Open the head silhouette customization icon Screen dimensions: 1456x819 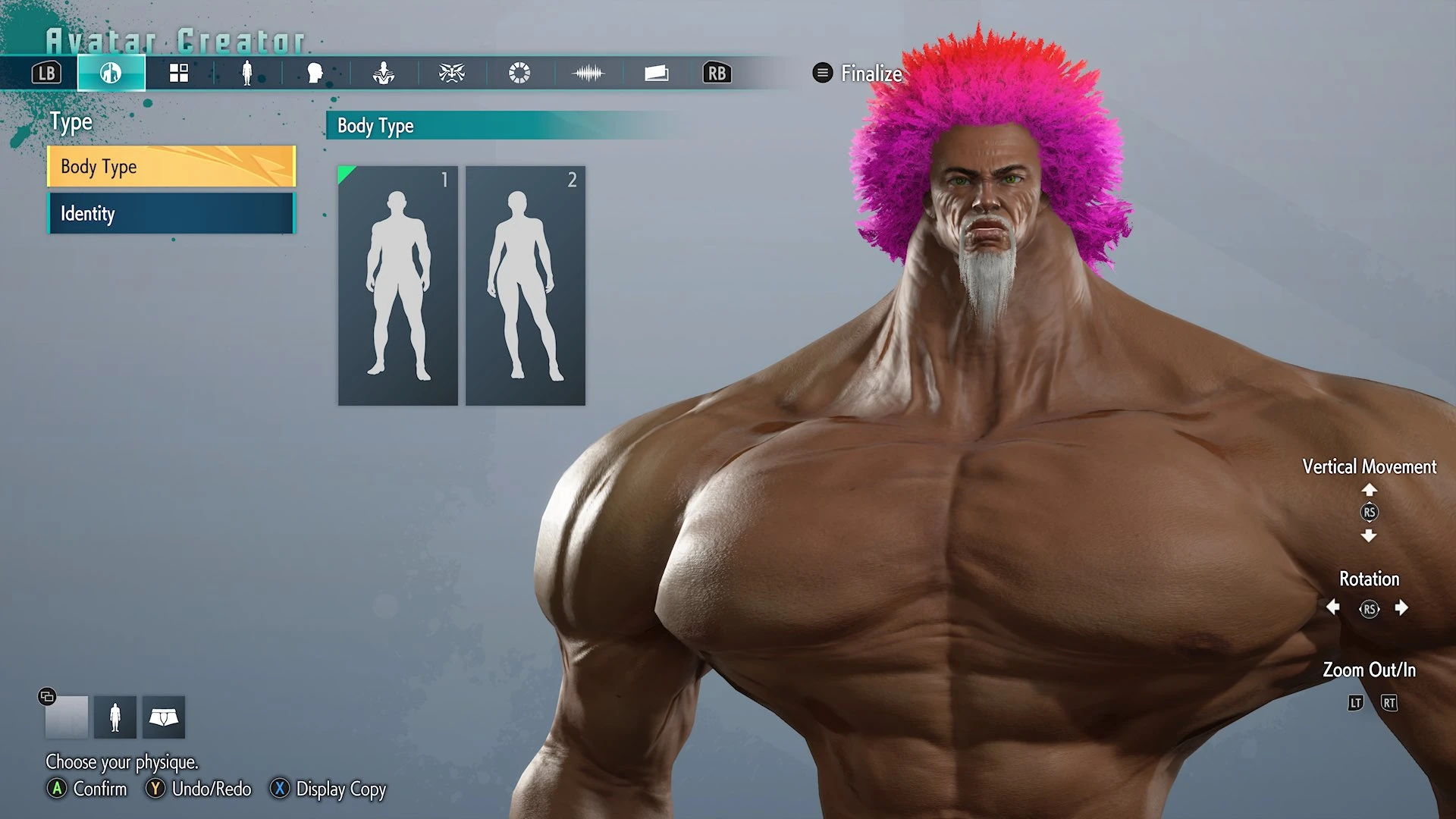[315, 74]
